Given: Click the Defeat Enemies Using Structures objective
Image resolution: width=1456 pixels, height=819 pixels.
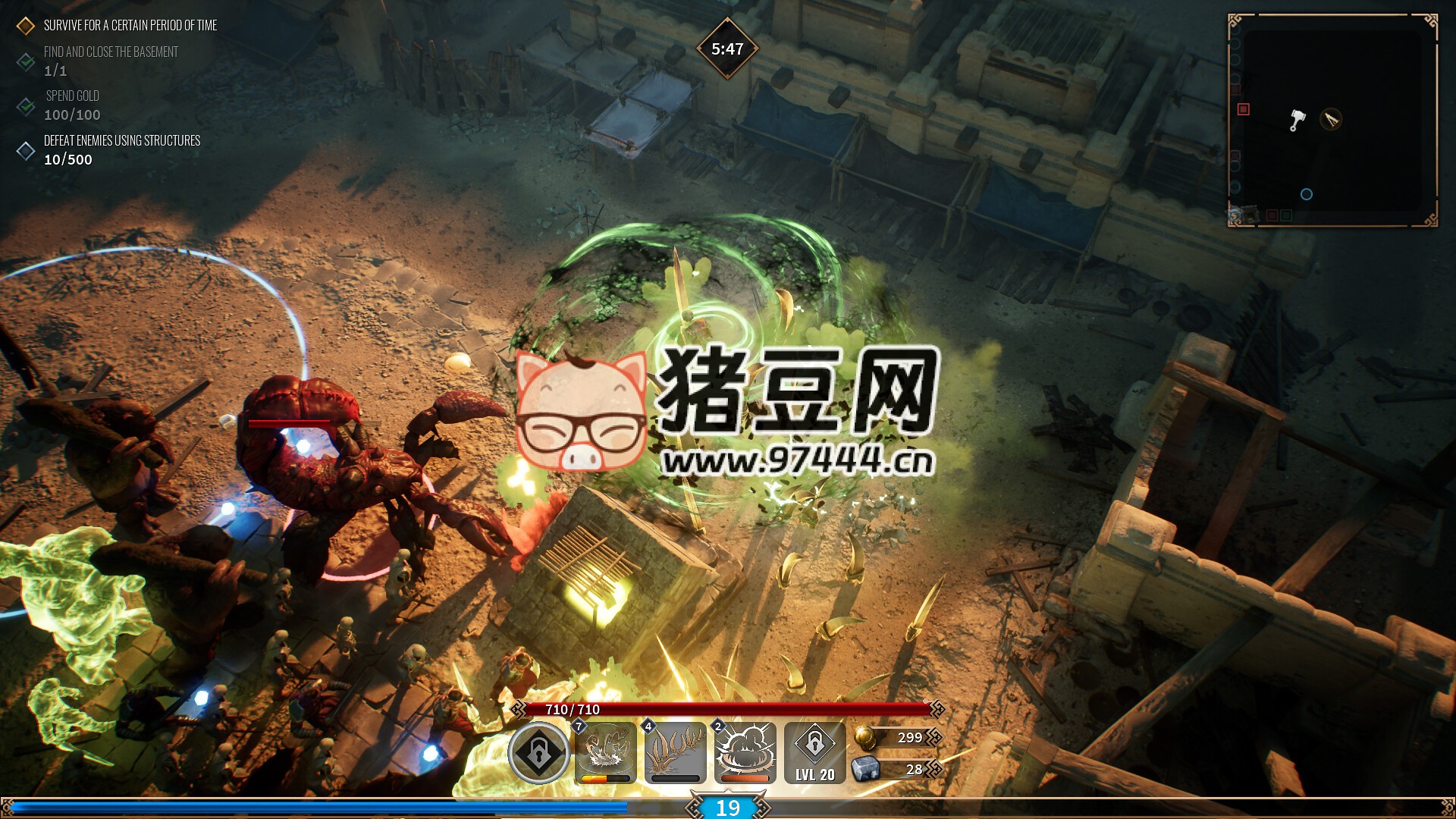Looking at the screenshot, I should tap(121, 141).
